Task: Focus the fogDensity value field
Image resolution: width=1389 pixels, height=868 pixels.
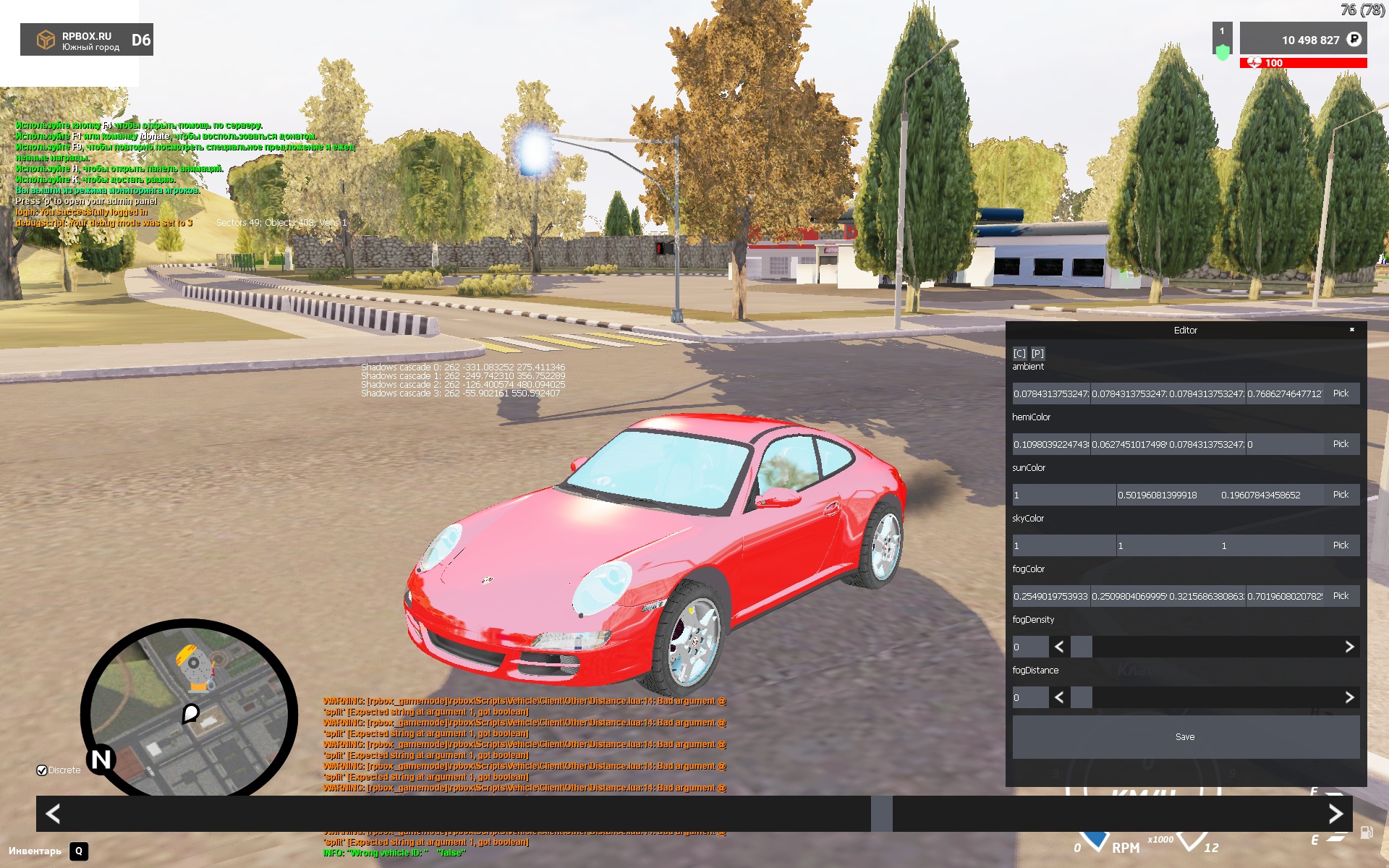Action: (1029, 647)
